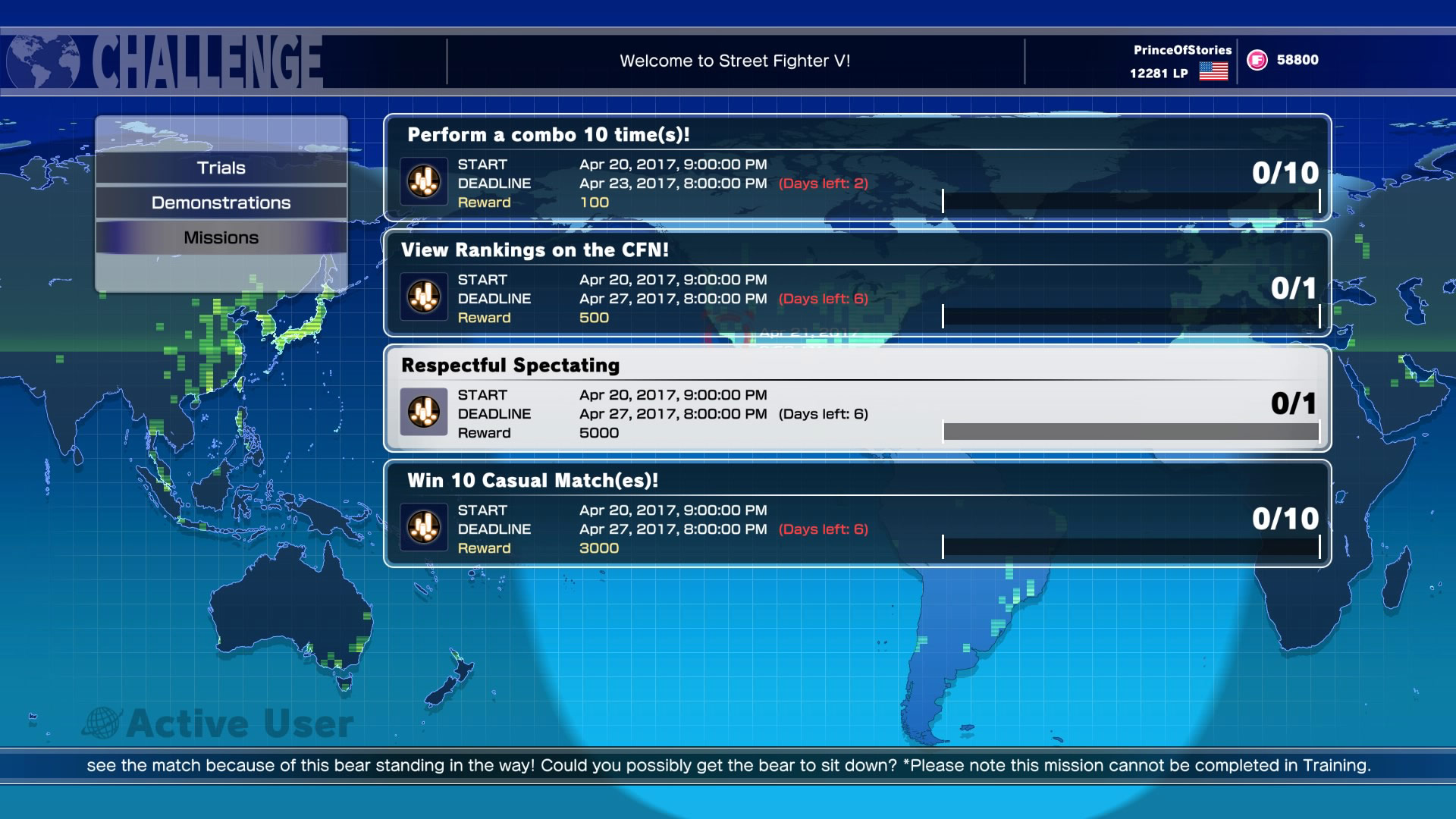Select the Respectful Spectating mission icon
The height and width of the screenshot is (819, 1456).
coord(424,412)
